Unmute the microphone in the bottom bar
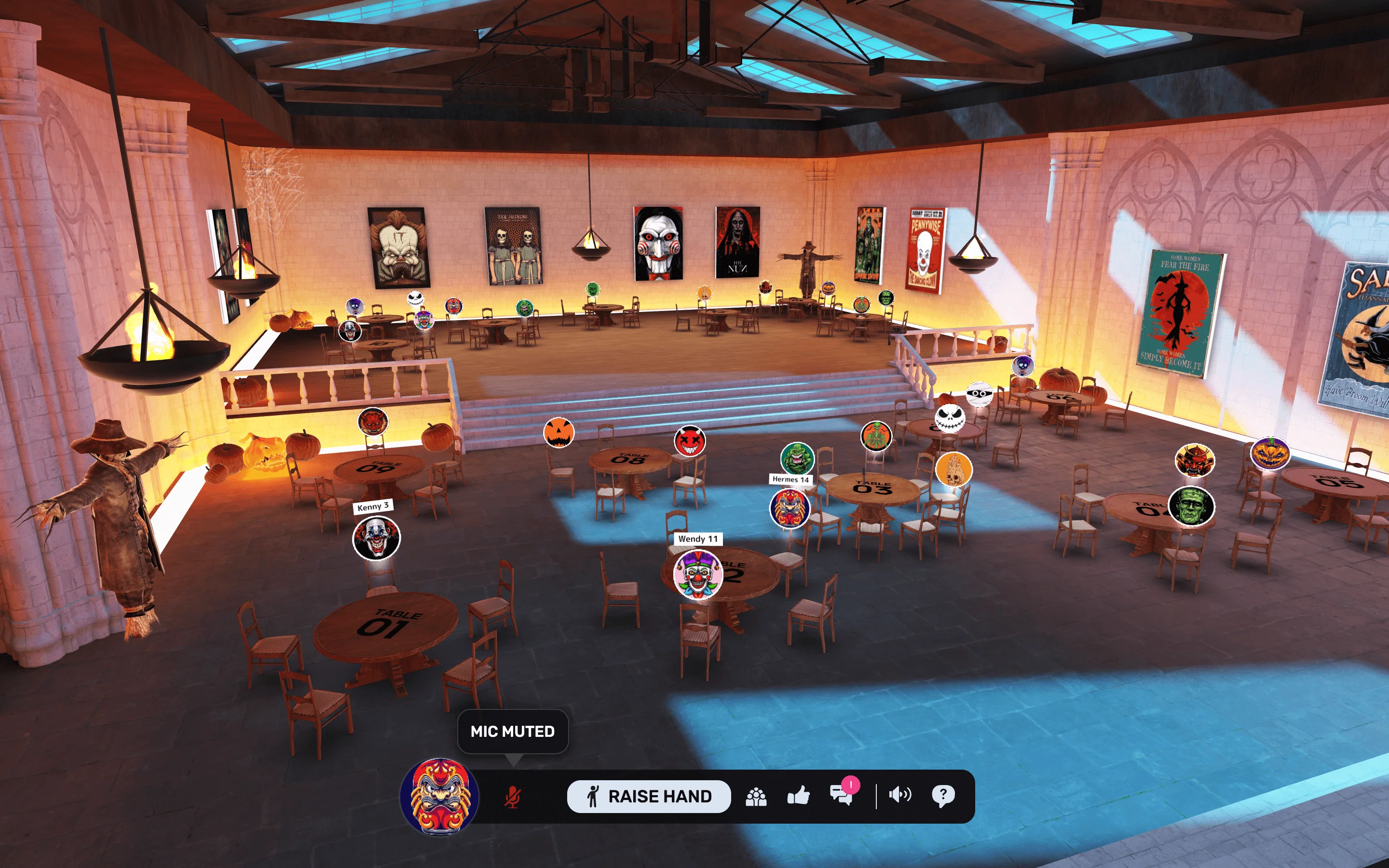 (x=513, y=797)
